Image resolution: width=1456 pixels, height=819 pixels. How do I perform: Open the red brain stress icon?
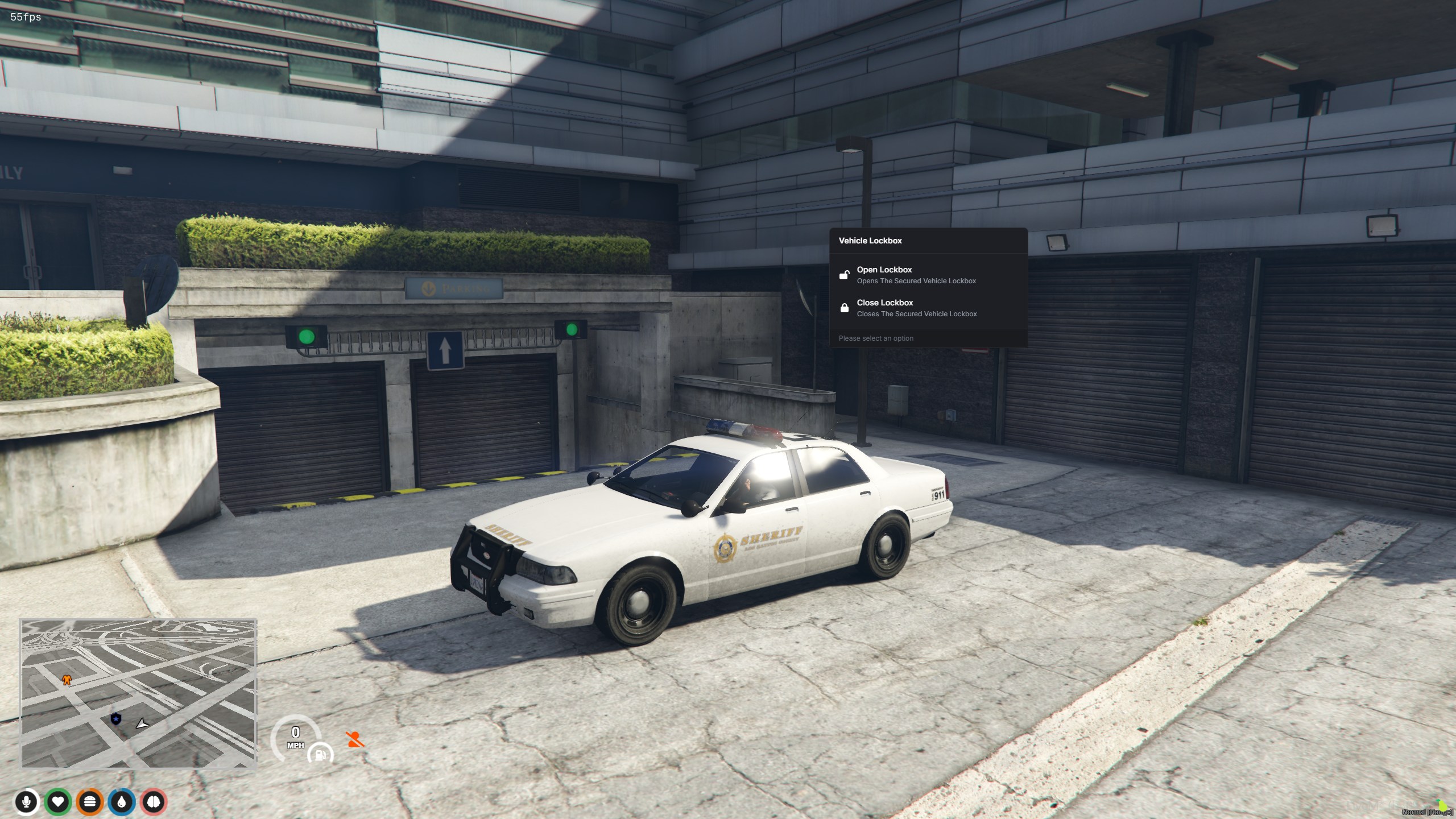(x=154, y=802)
